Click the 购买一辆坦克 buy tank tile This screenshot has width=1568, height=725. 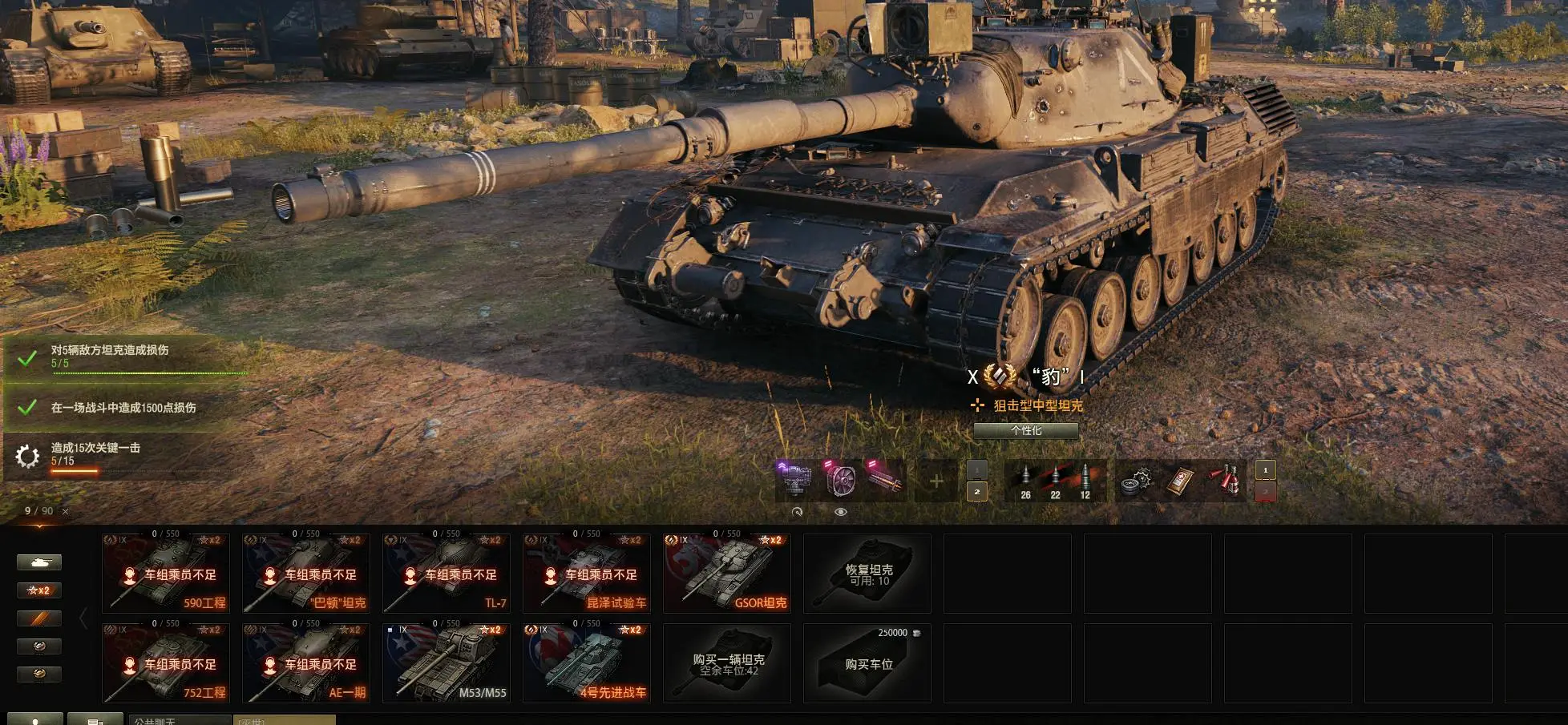coord(727,663)
